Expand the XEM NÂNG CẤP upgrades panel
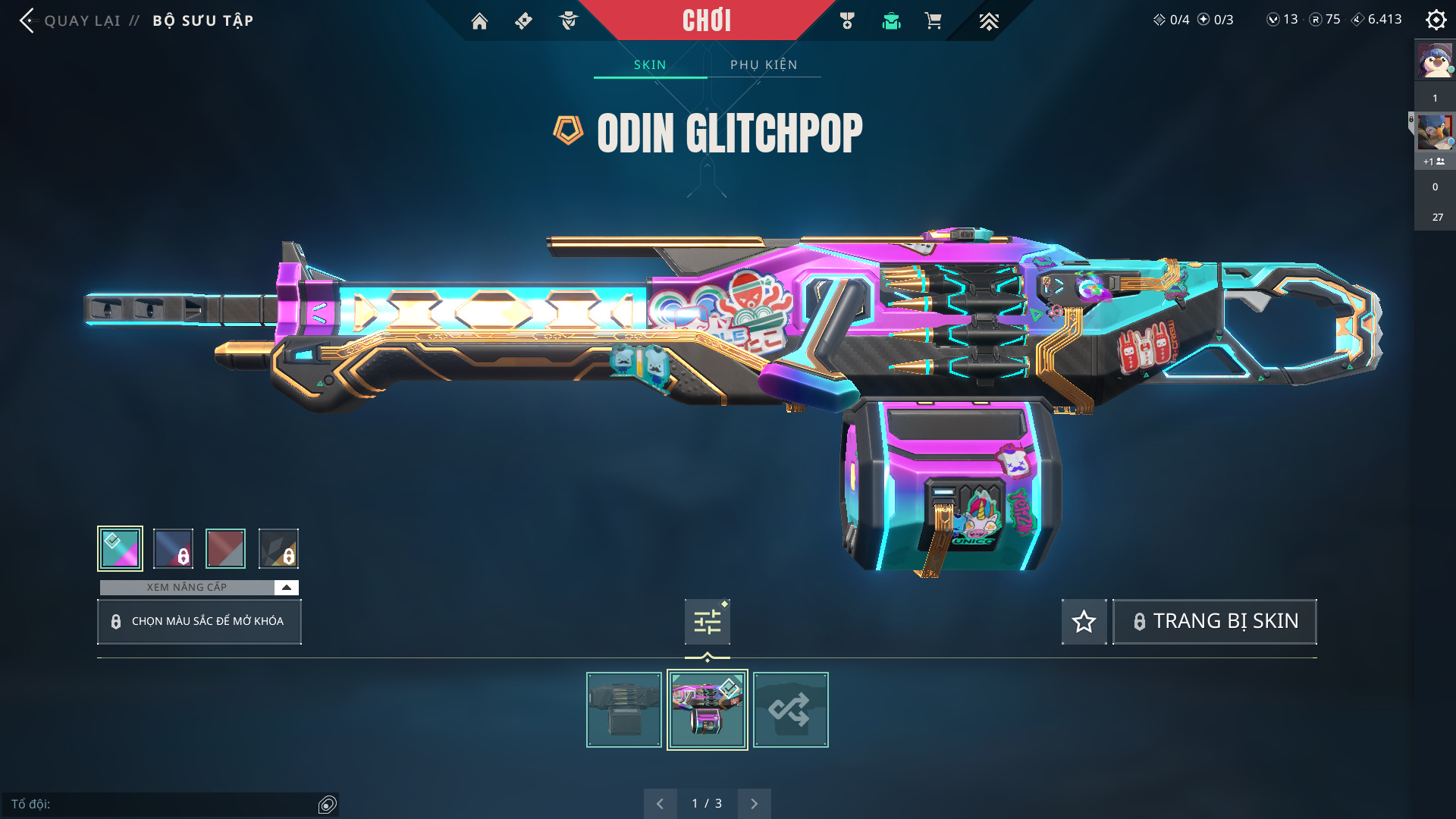 pyautogui.click(x=286, y=588)
